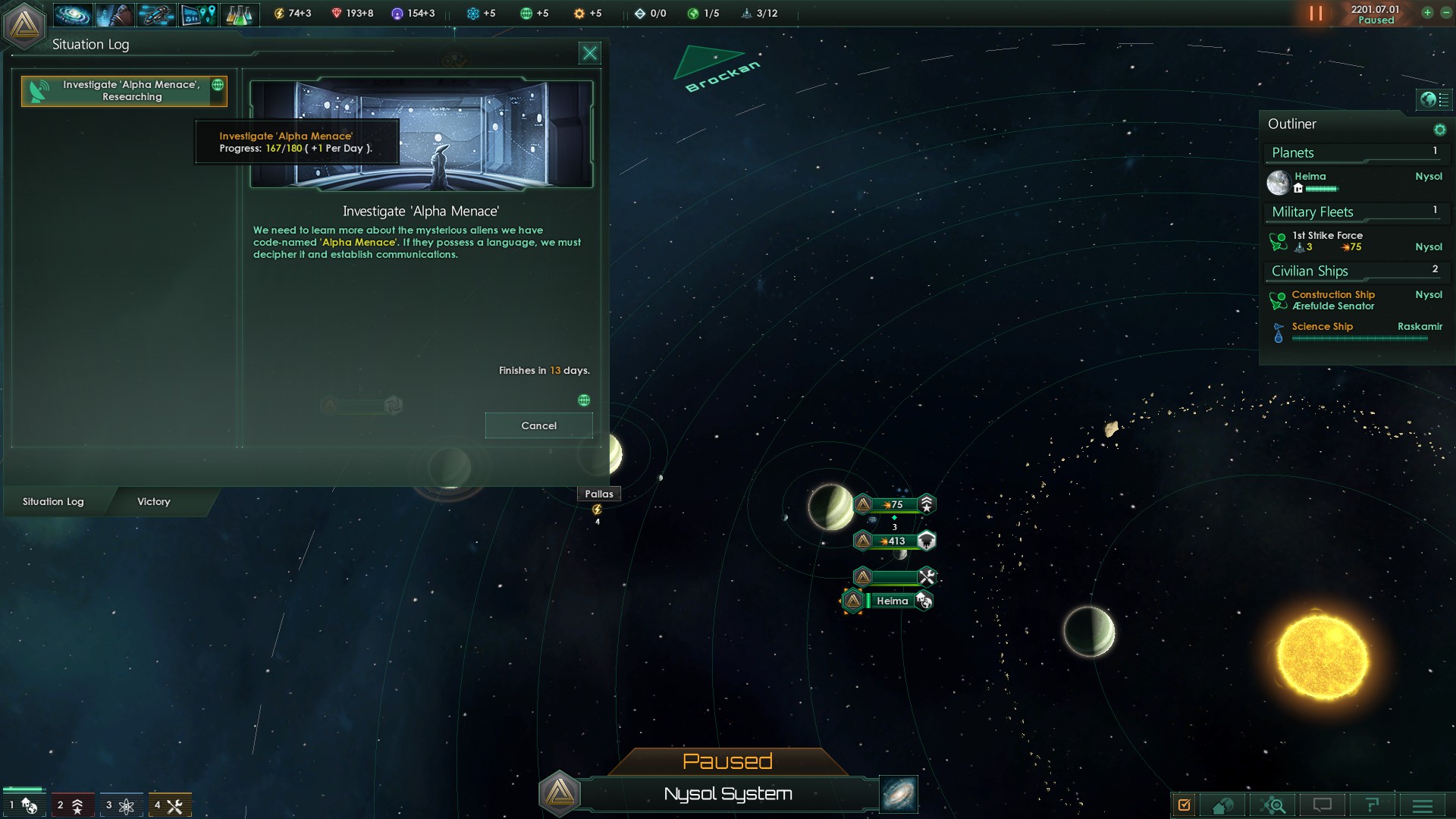Switch to galaxy map view button
The width and height of the screenshot is (1456, 819).
[899, 794]
